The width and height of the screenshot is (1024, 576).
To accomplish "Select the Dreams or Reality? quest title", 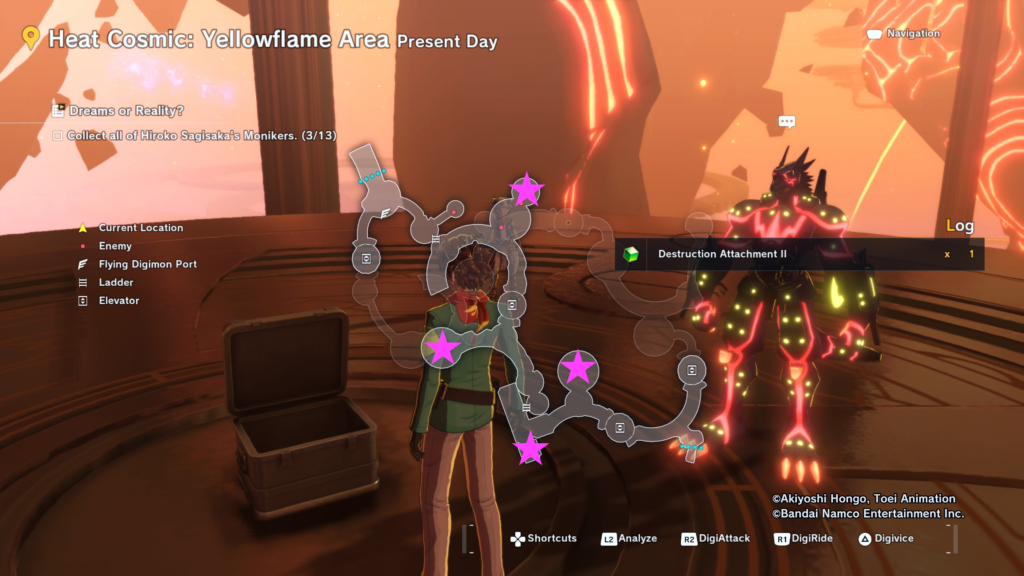I will [x=126, y=111].
